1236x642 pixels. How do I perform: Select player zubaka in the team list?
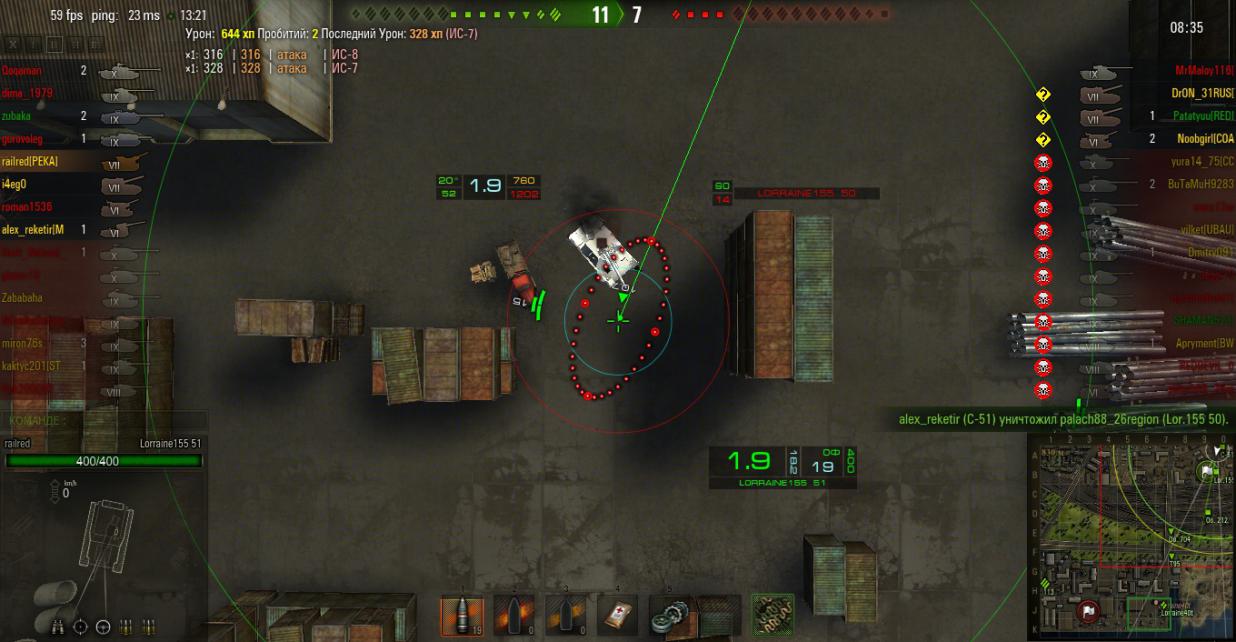pyautogui.click(x=17, y=116)
